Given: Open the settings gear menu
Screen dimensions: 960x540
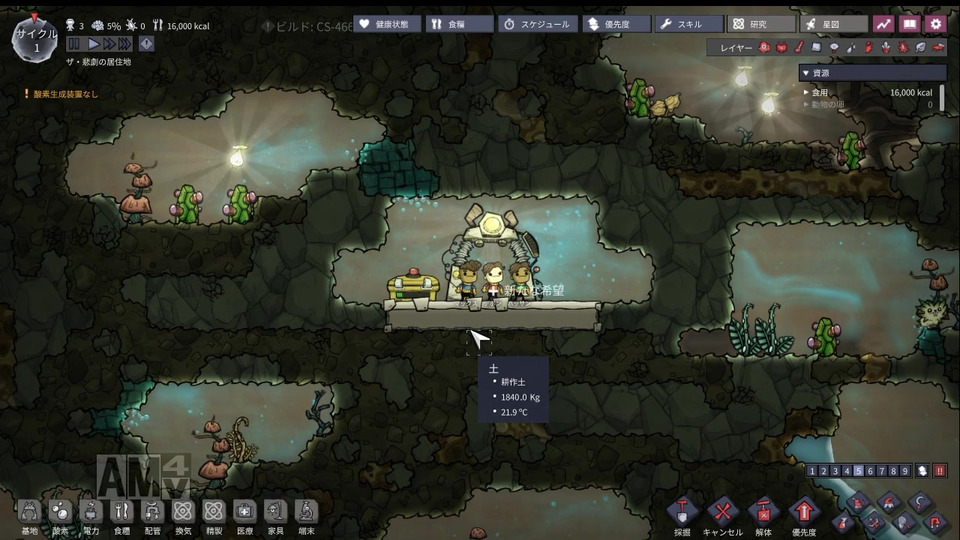Looking at the screenshot, I should [x=935, y=23].
